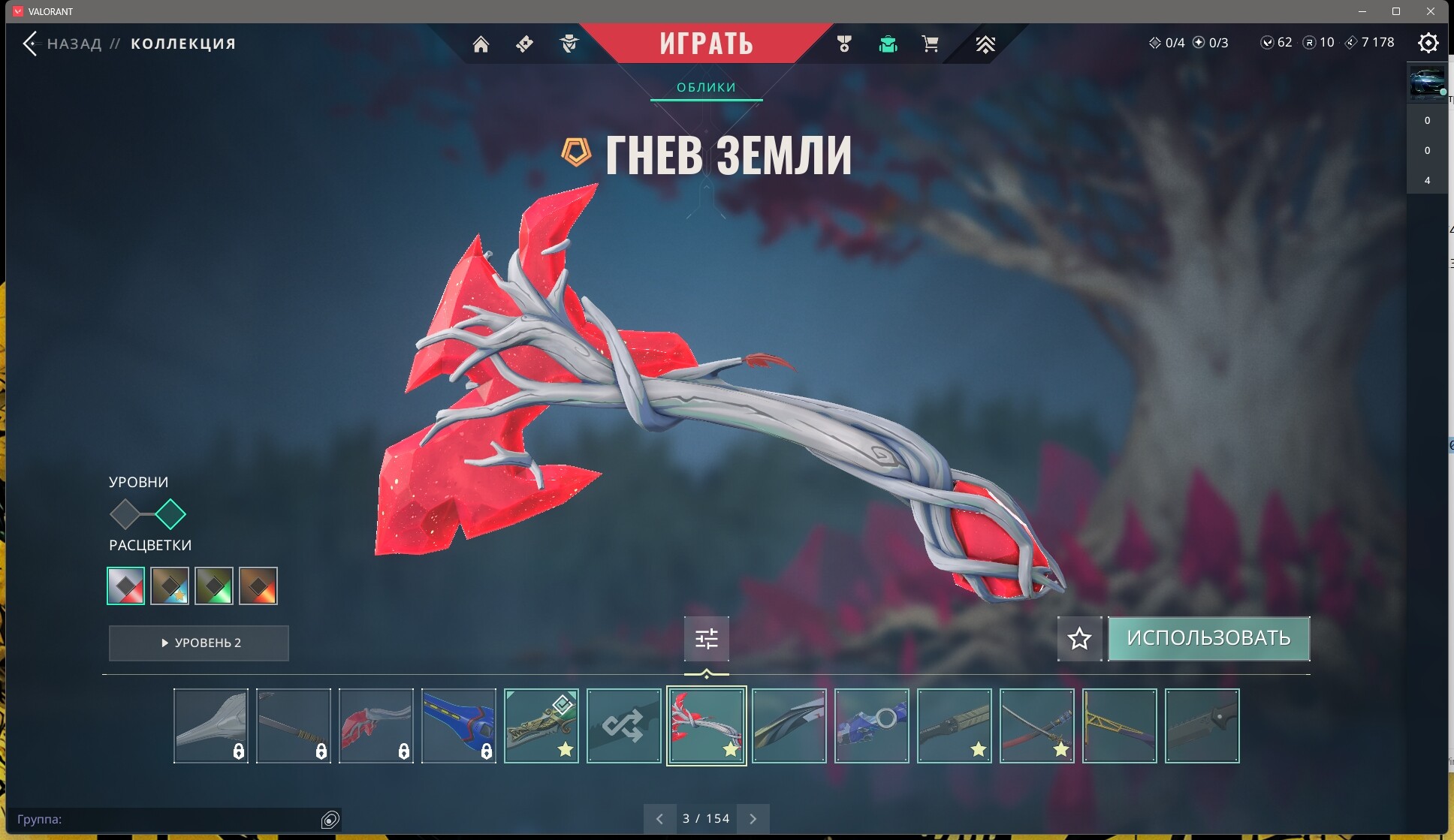Switch to the ОБЛИКИ tab
Viewport: 1454px width, 840px height.
coord(706,87)
